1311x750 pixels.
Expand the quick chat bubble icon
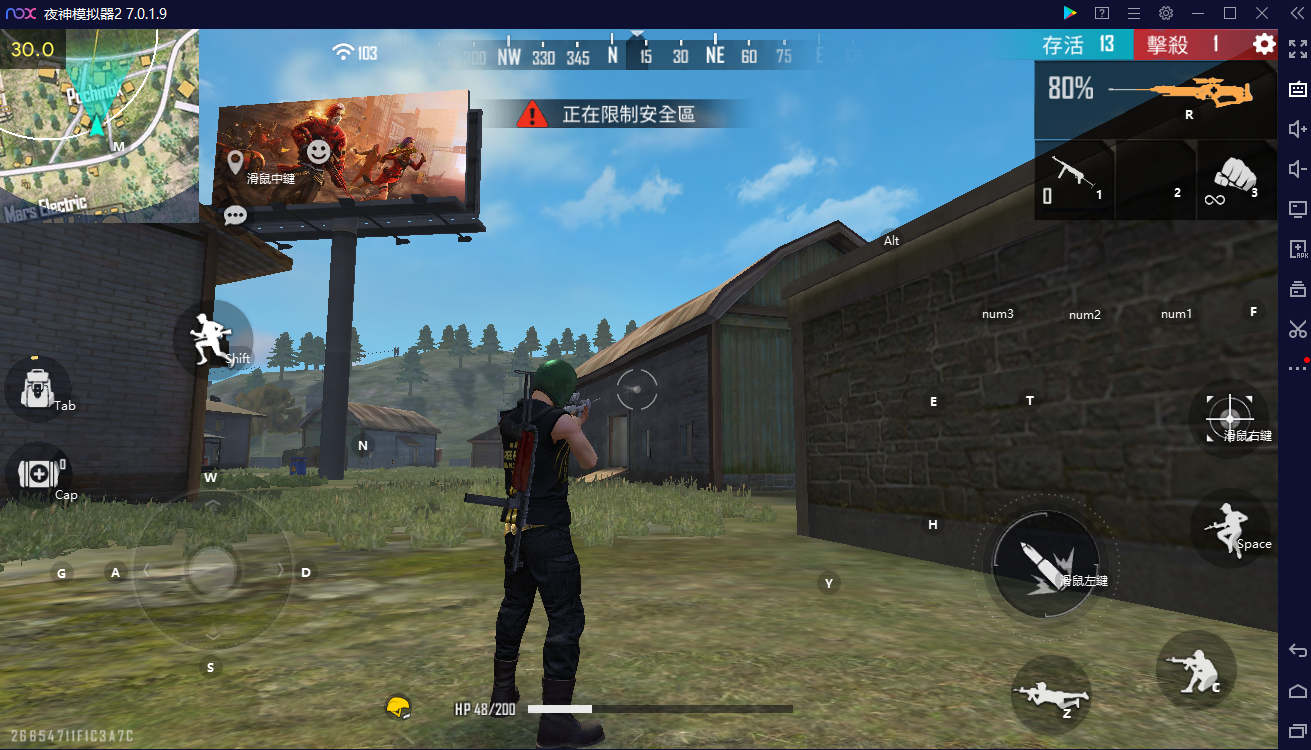pos(235,214)
